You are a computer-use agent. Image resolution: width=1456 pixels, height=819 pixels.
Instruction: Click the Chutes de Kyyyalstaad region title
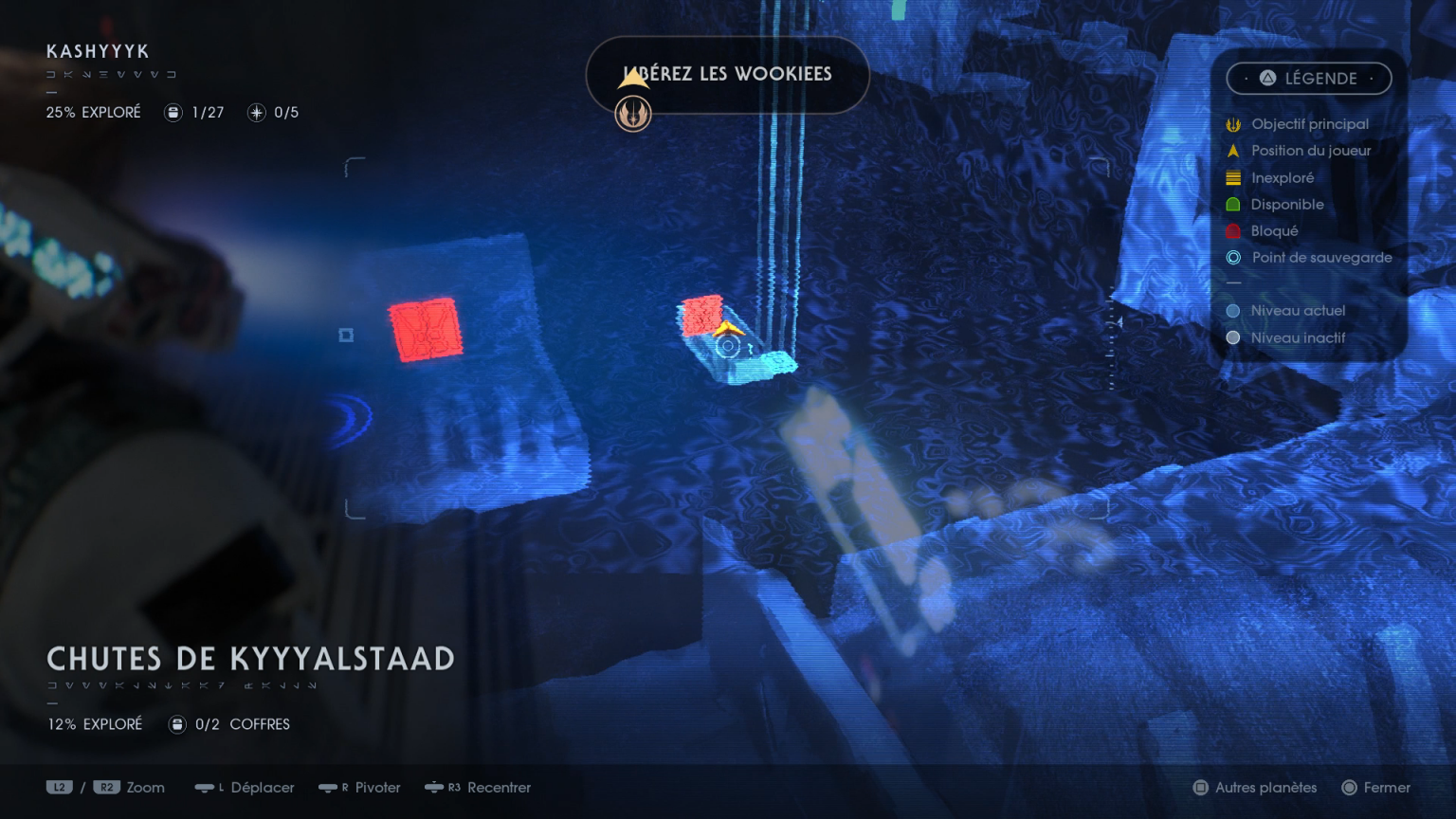click(x=251, y=658)
